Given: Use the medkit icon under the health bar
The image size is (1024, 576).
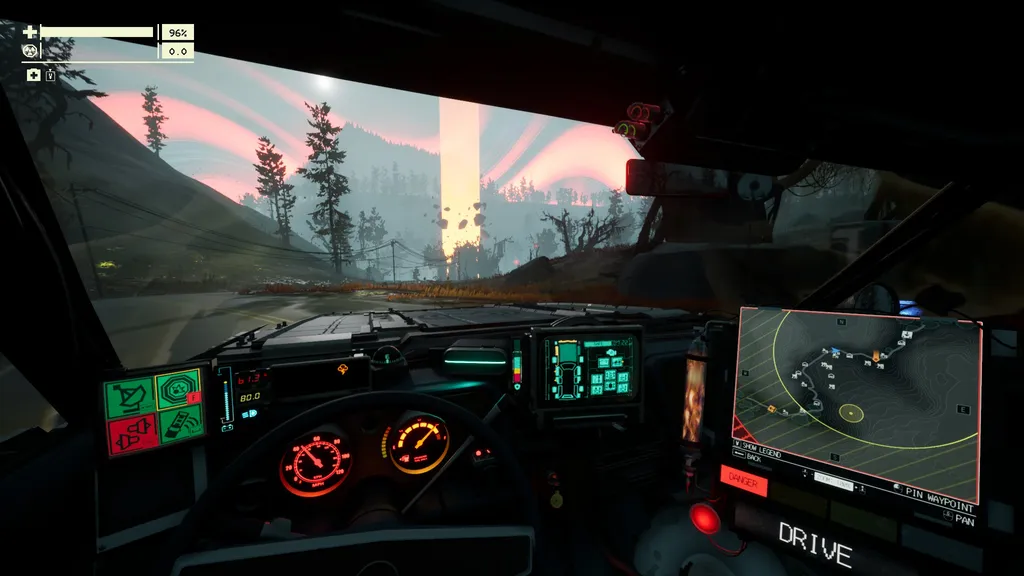Looking at the screenshot, I should pos(33,75).
